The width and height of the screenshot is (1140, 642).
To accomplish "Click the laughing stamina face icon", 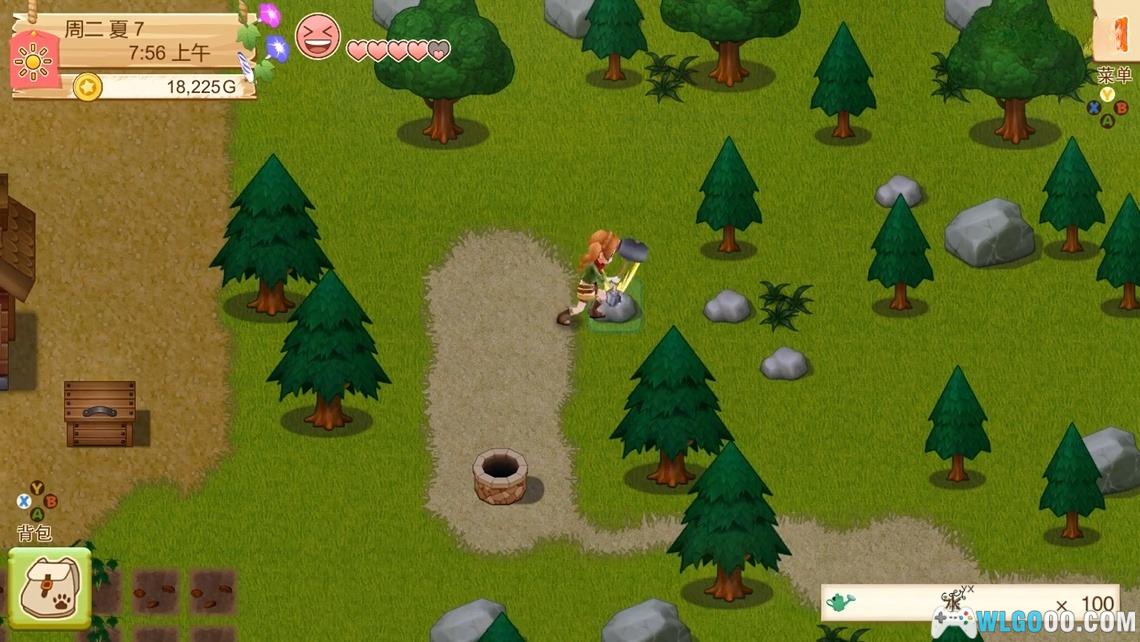I will (317, 37).
